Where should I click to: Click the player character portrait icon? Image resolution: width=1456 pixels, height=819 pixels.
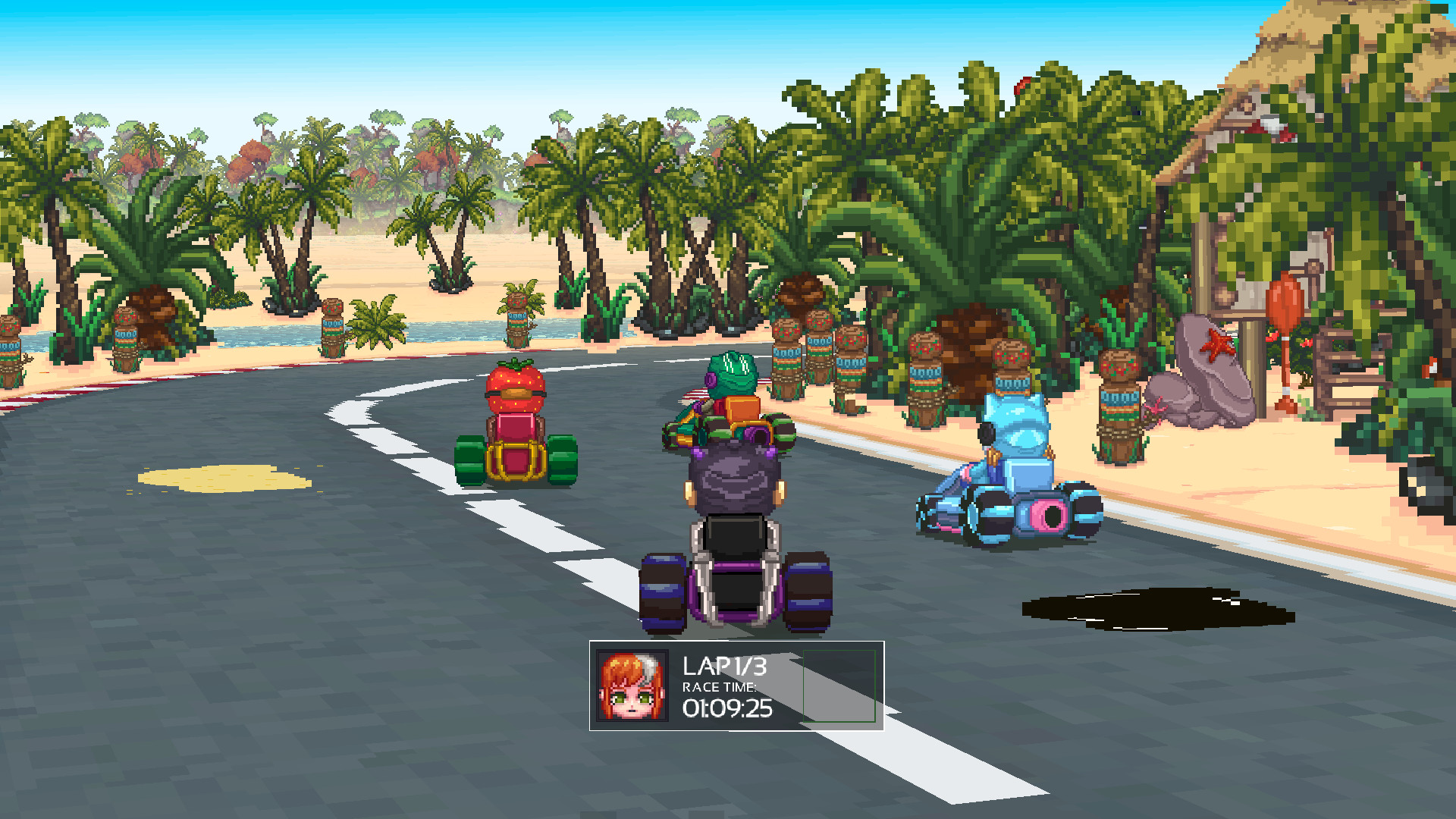[x=631, y=685]
